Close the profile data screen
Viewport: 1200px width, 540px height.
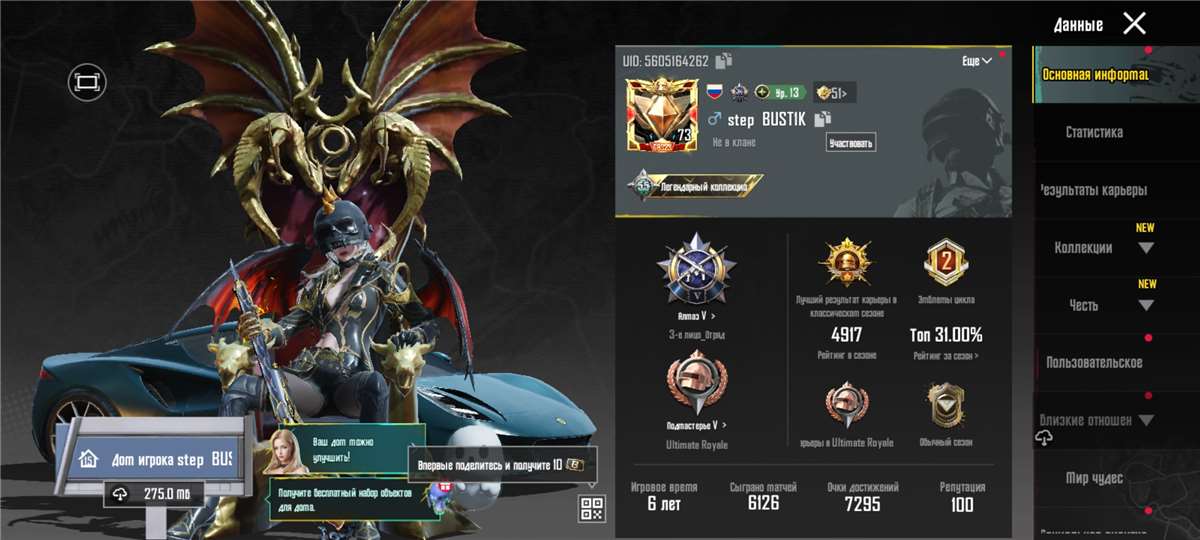pos(1134,24)
